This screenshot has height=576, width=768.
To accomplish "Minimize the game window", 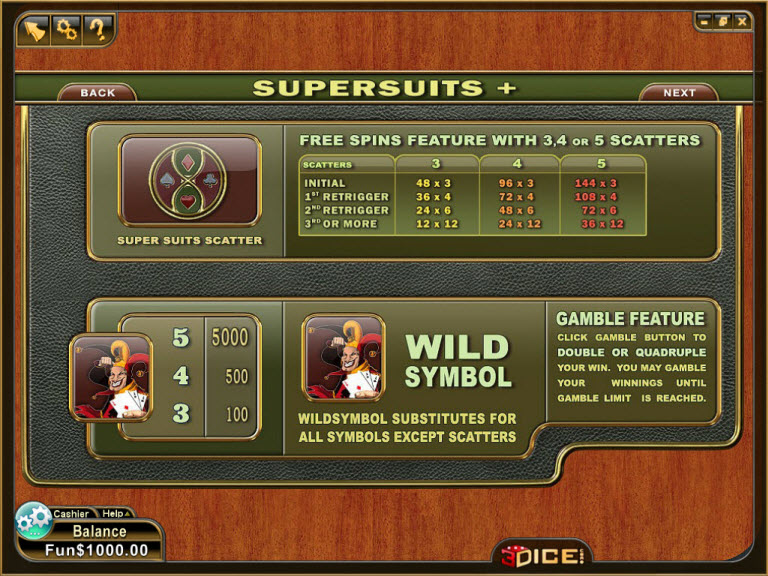I will 706,20.
